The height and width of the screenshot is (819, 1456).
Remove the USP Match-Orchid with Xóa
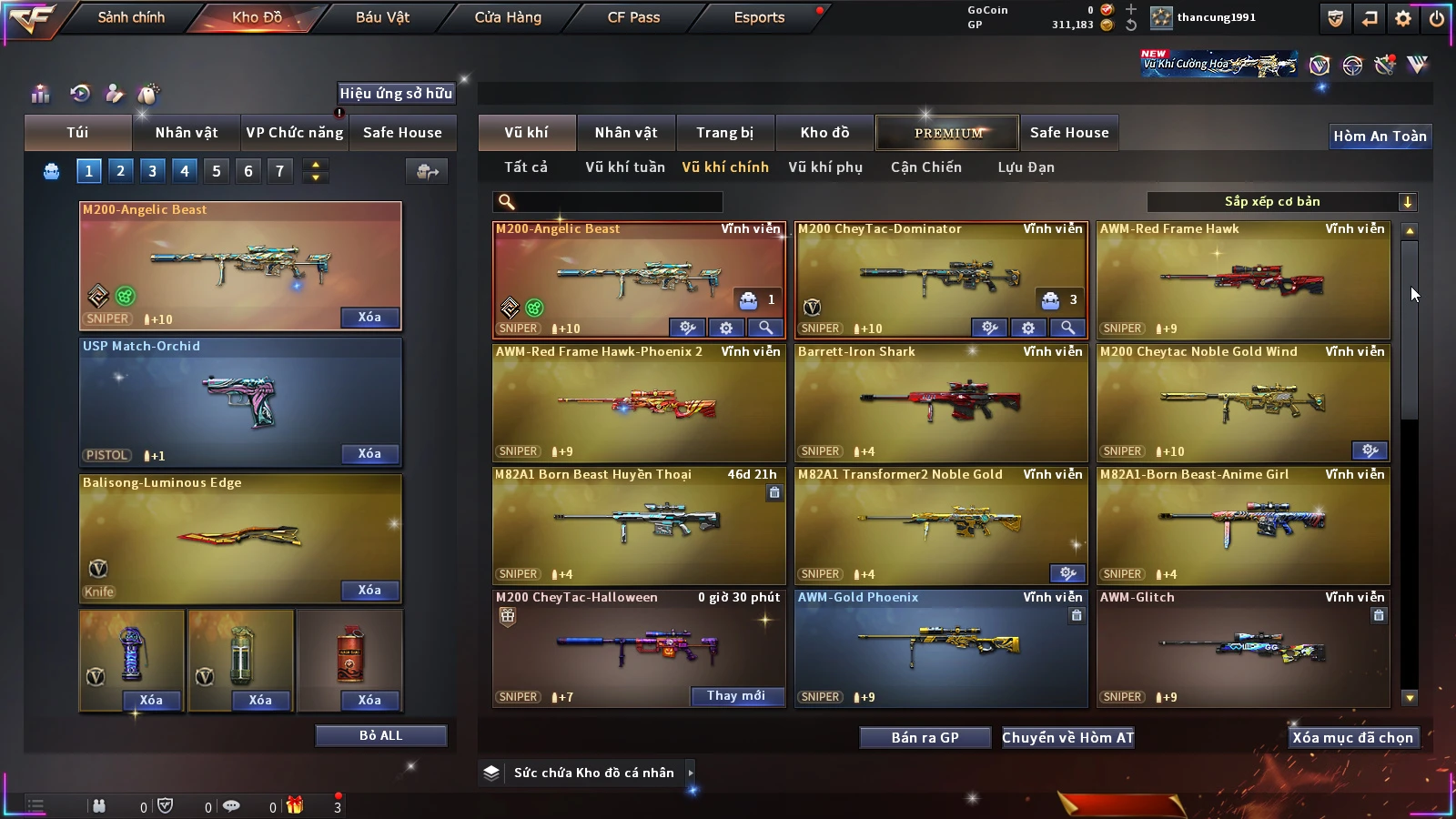click(x=369, y=454)
